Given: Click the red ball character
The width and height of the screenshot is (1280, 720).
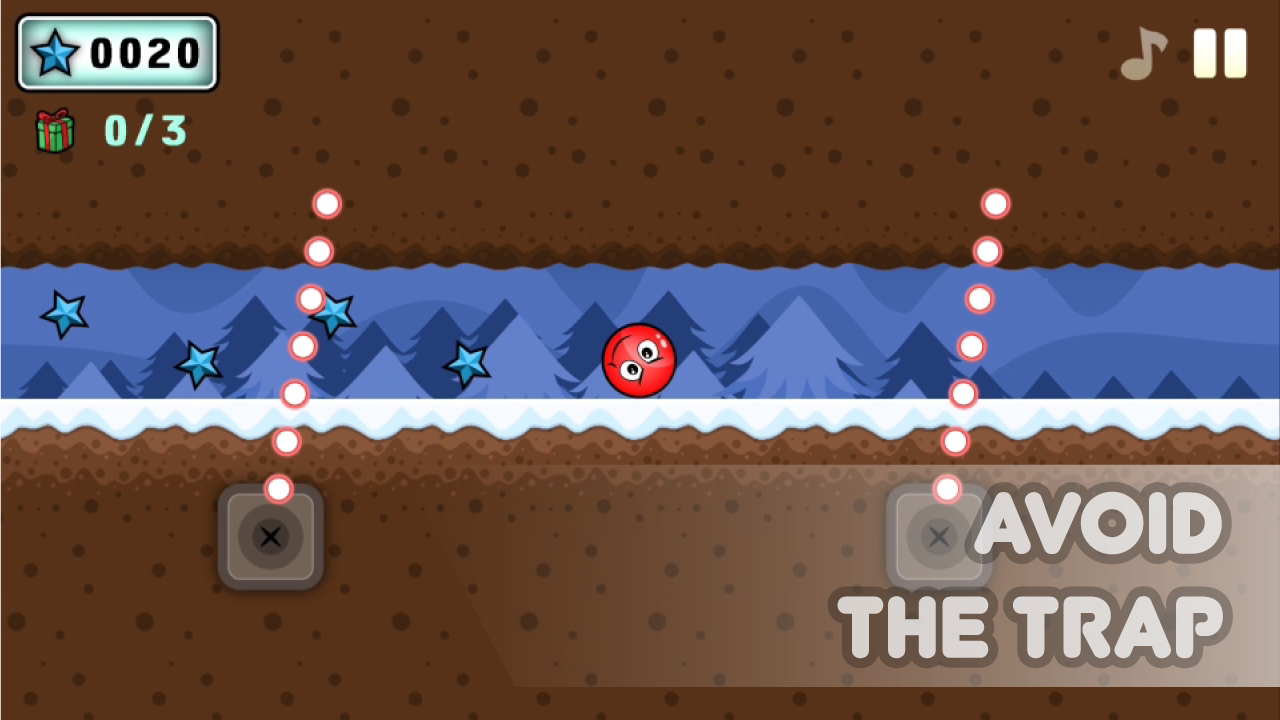Looking at the screenshot, I should pos(640,360).
